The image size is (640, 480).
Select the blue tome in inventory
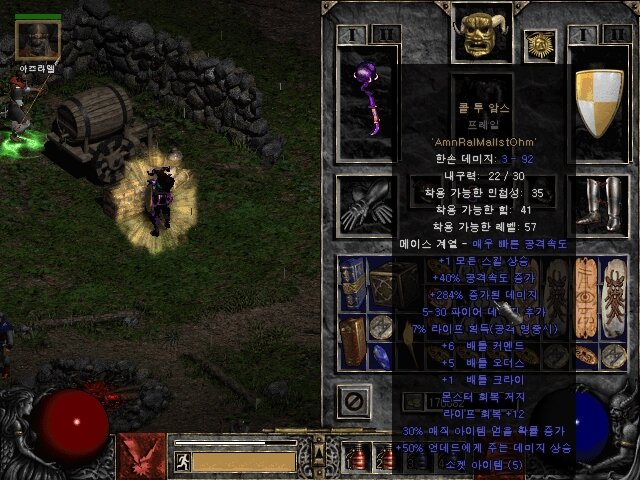352,282
